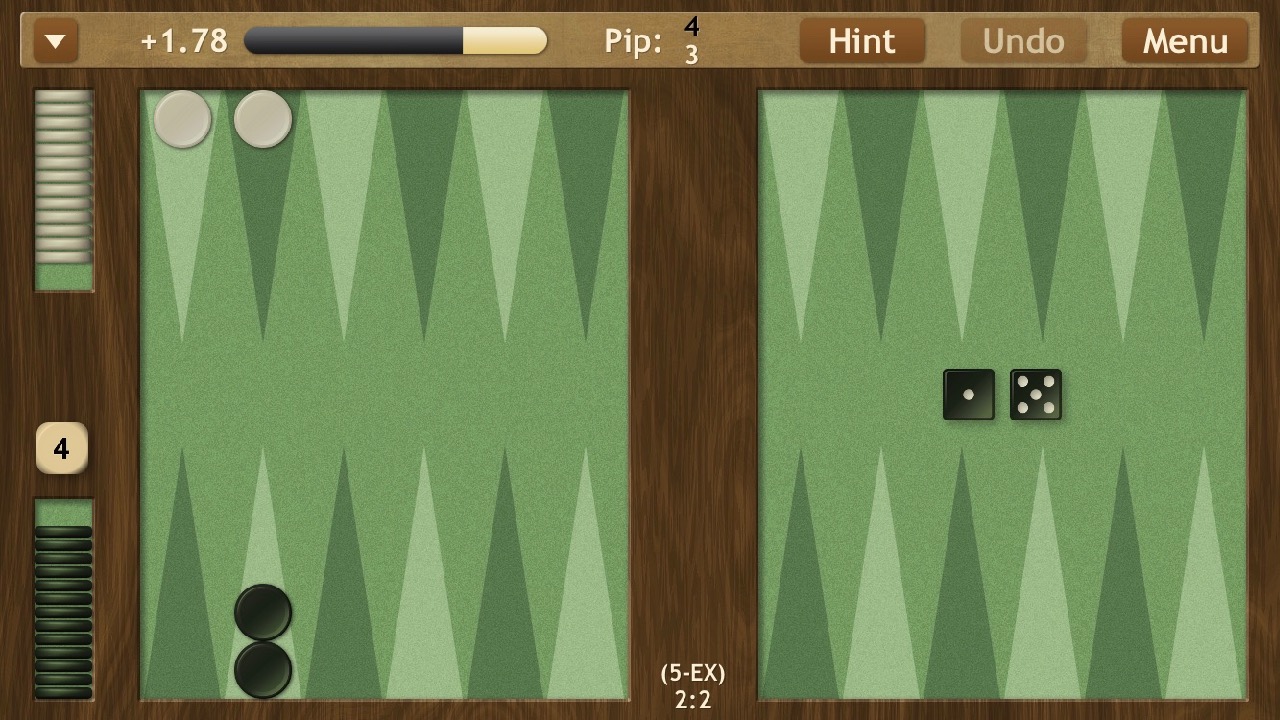1280x720 pixels.
Task: Expand the top-left dropdown arrow
Action: click(56, 41)
